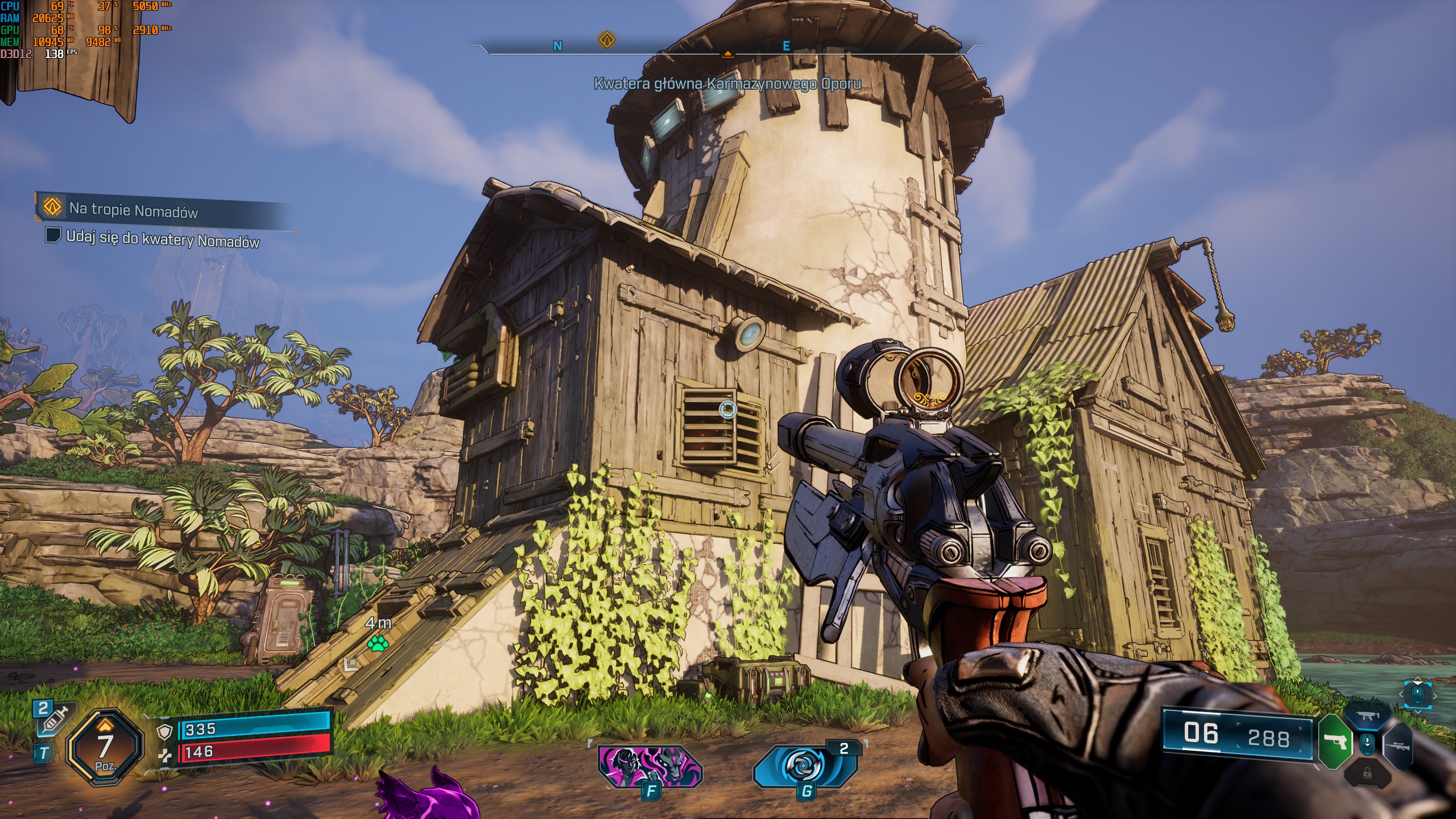Use the syringe repkit icon
The width and height of the screenshot is (1456, 819).
[x=52, y=721]
